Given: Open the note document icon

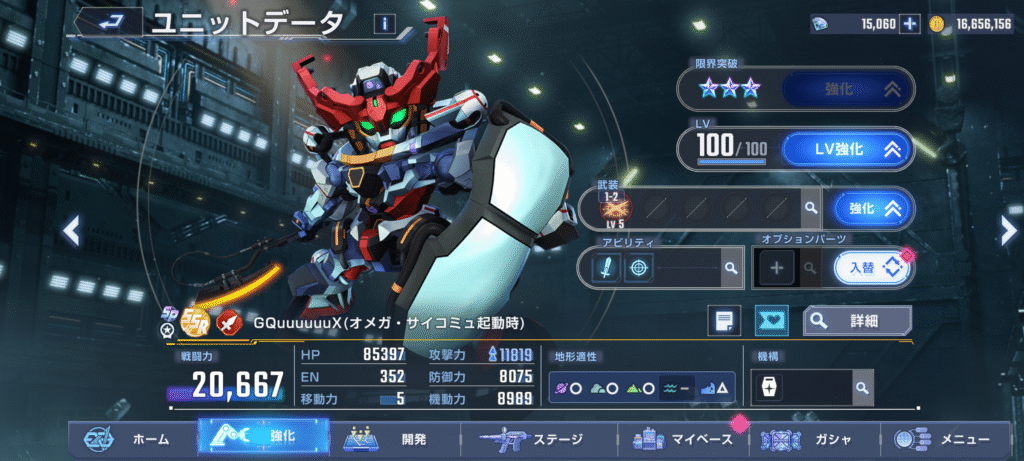Looking at the screenshot, I should click(724, 321).
